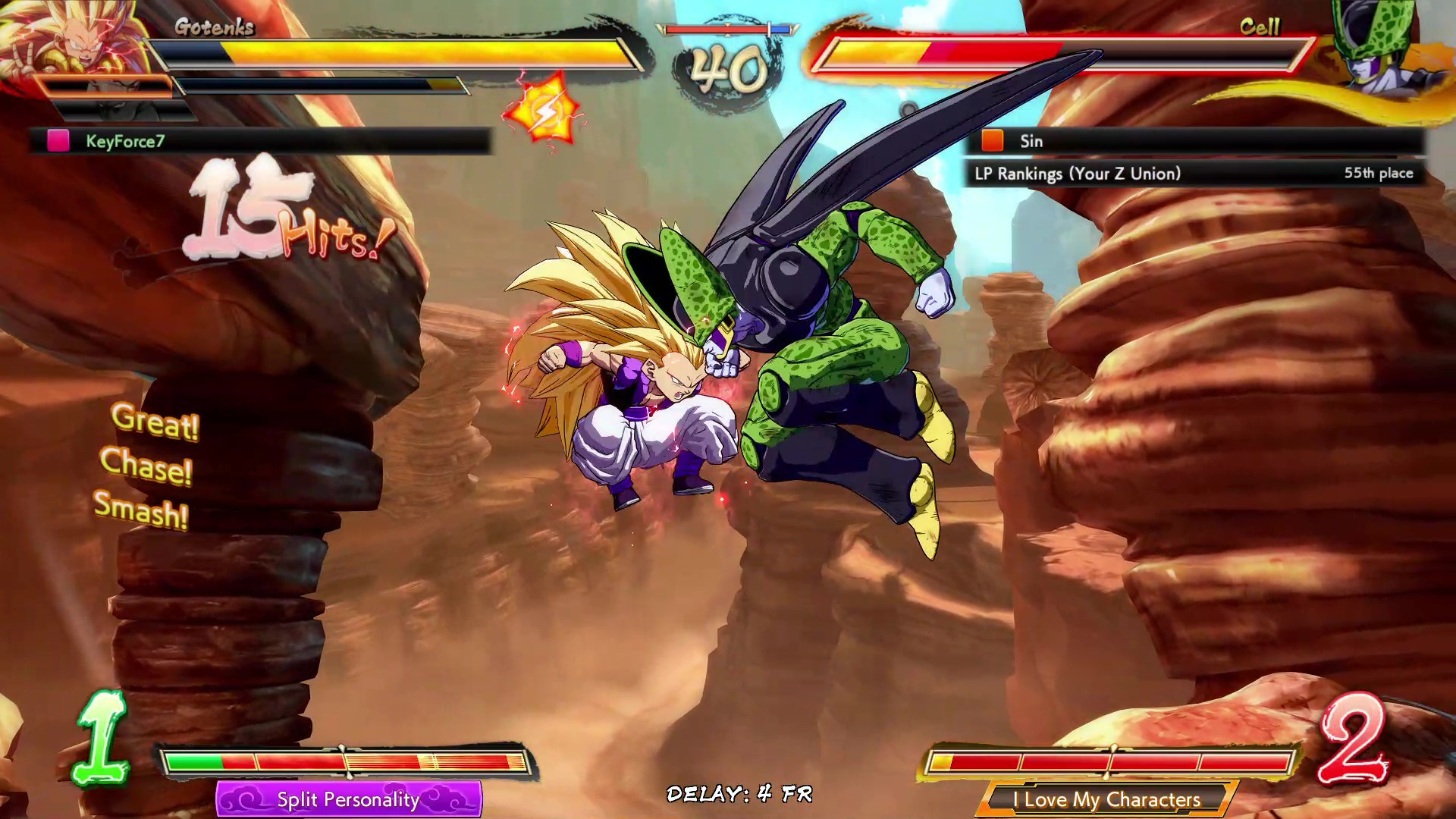1456x819 pixels.
Task: Click the lightning counter-hit spark icon
Action: click(x=541, y=110)
